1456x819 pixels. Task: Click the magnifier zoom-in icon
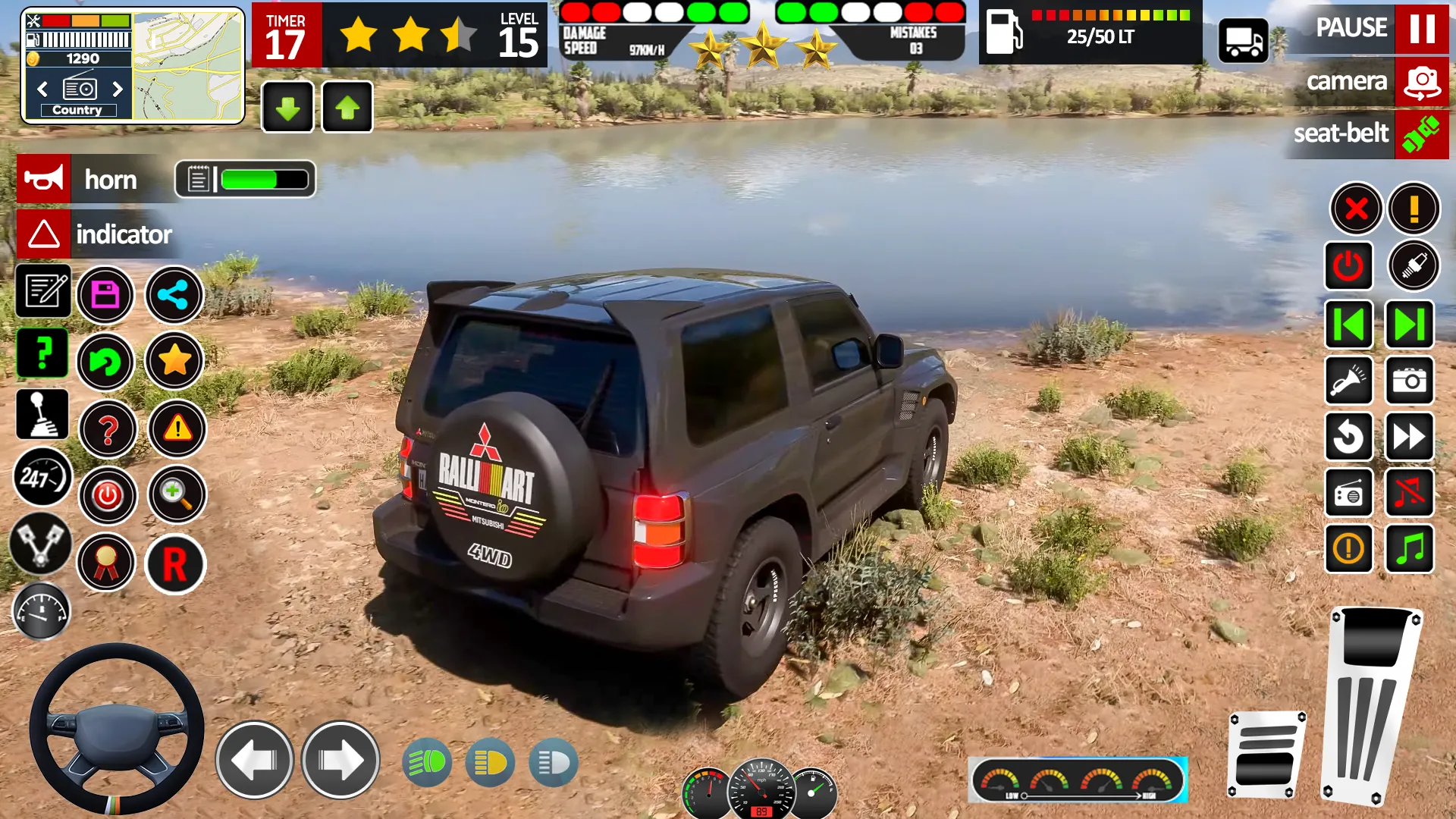pyautogui.click(x=175, y=494)
